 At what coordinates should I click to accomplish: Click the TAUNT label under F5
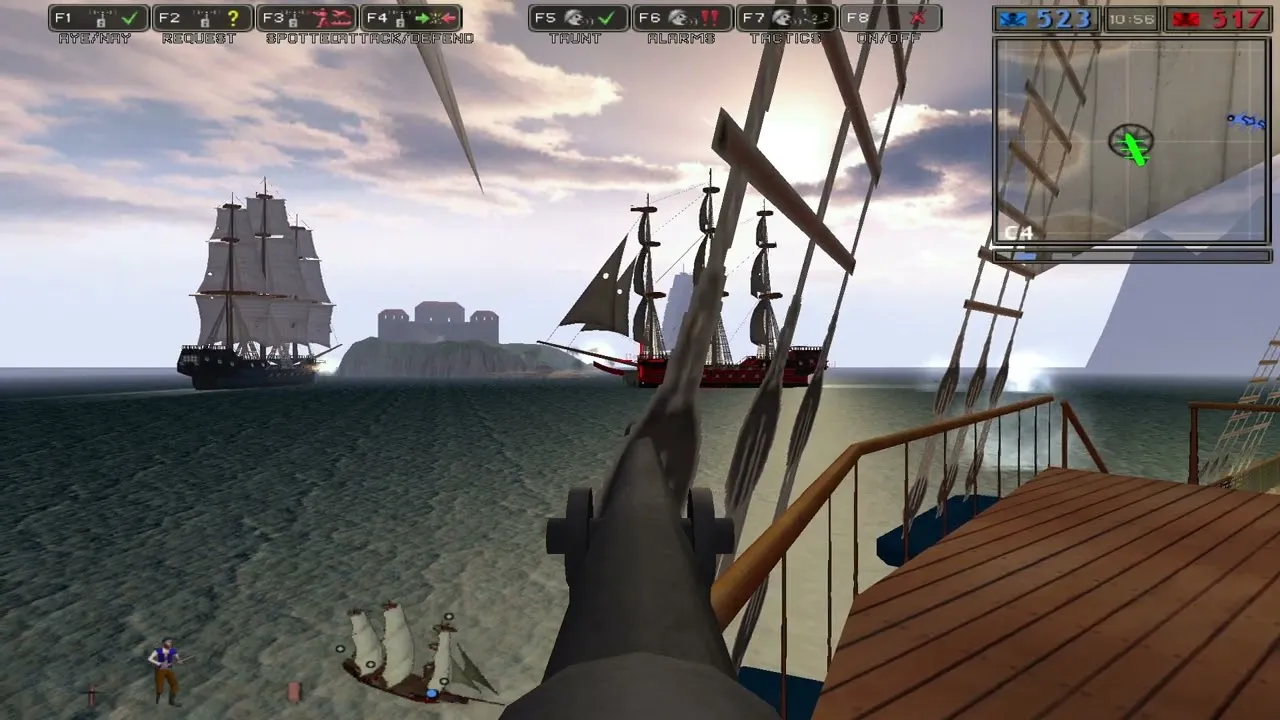pyautogui.click(x=576, y=38)
